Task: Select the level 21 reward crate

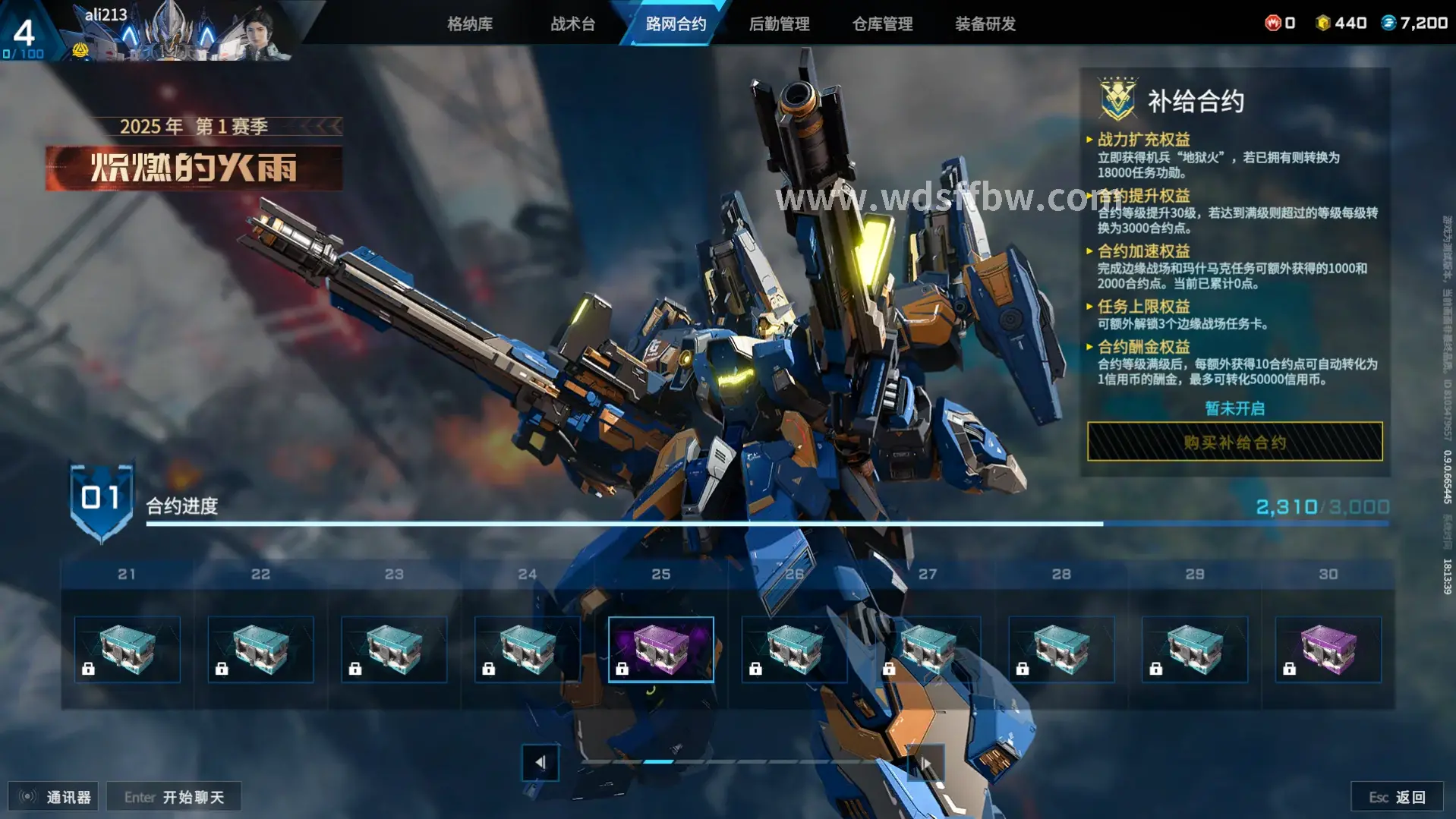Action: coord(127,650)
